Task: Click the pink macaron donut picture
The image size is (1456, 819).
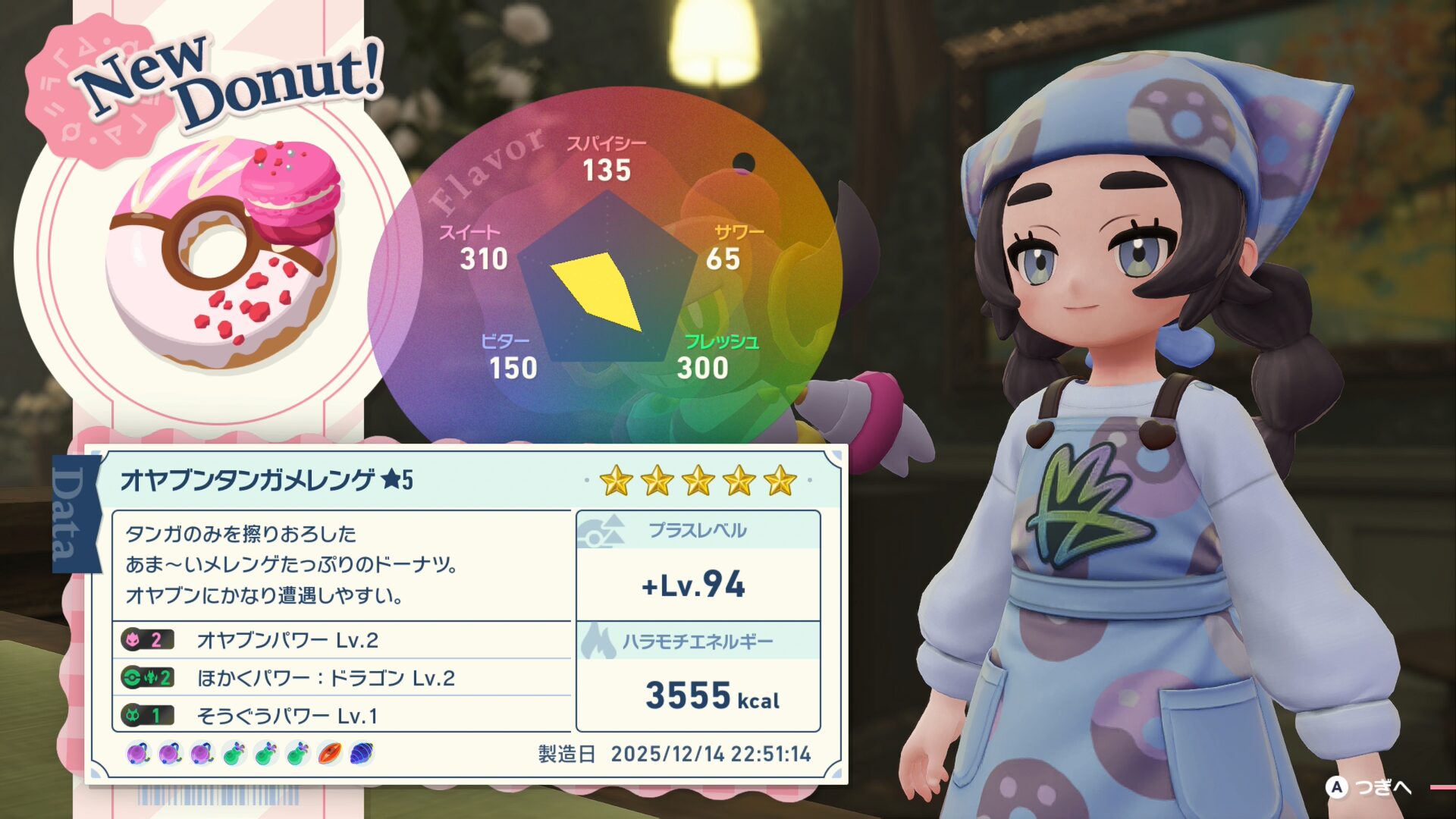Action: [x=224, y=252]
